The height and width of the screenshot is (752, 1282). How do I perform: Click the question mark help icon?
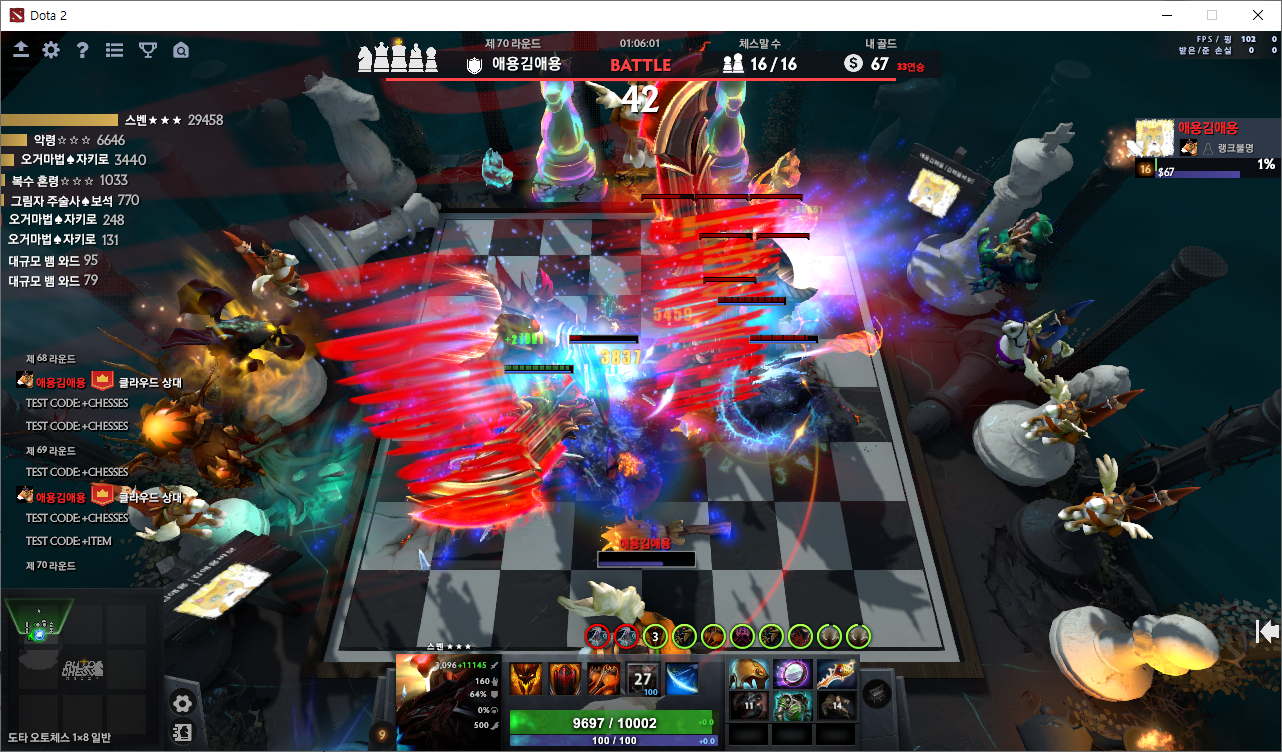point(83,50)
